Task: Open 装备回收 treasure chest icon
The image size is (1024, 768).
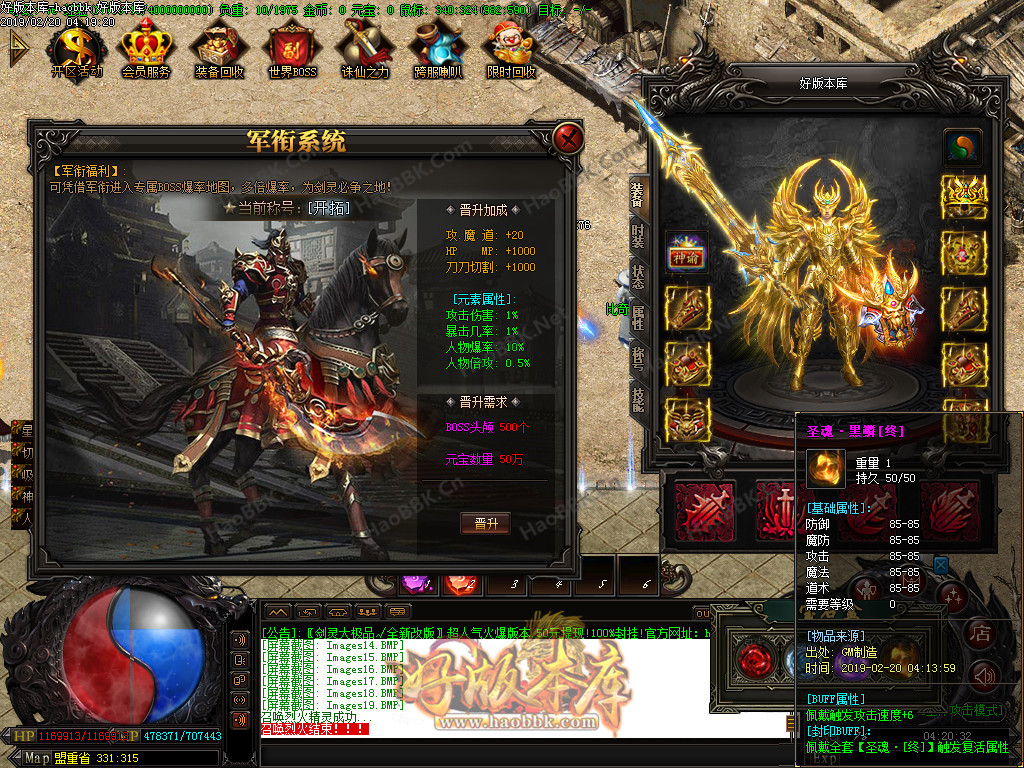Action: click(x=219, y=50)
